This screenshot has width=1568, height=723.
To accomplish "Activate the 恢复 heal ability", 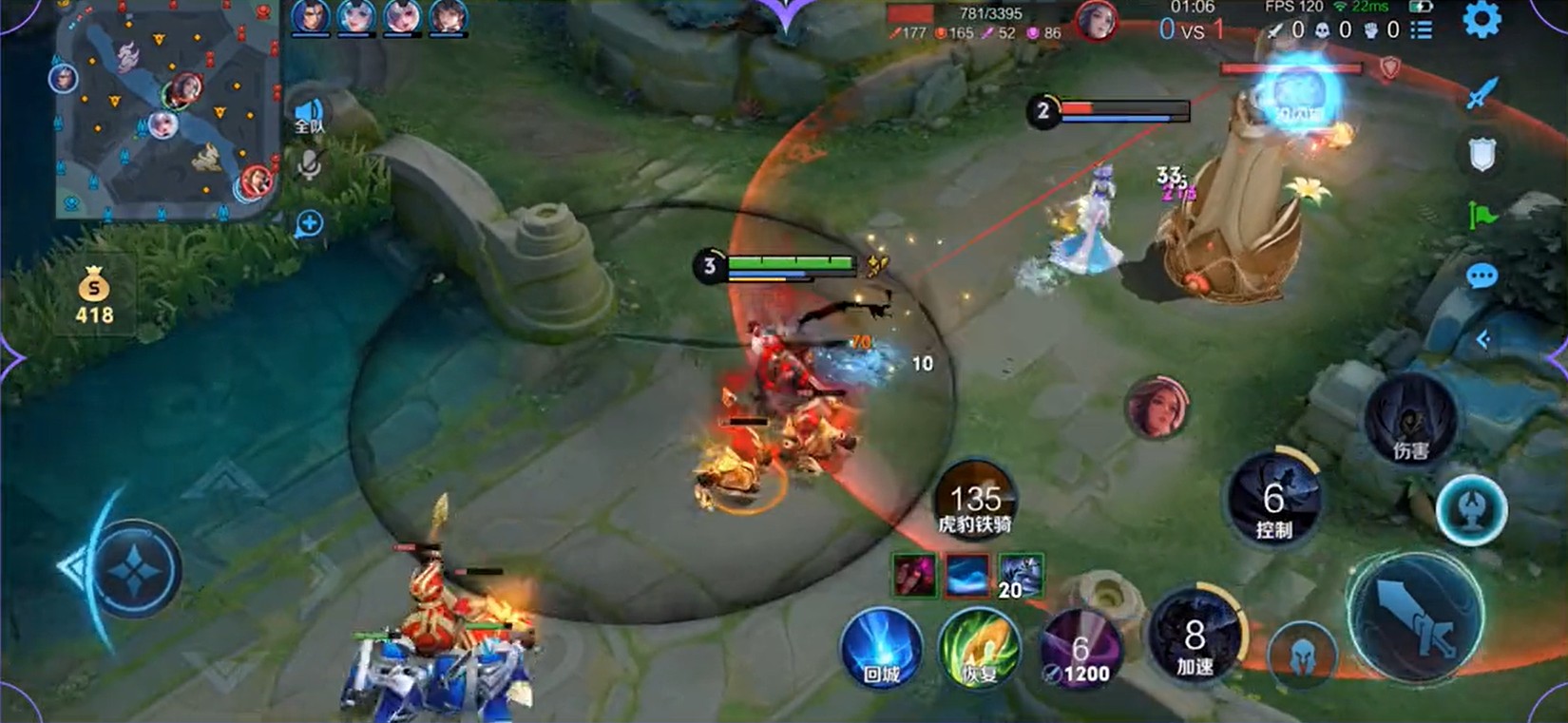I will point(979,650).
